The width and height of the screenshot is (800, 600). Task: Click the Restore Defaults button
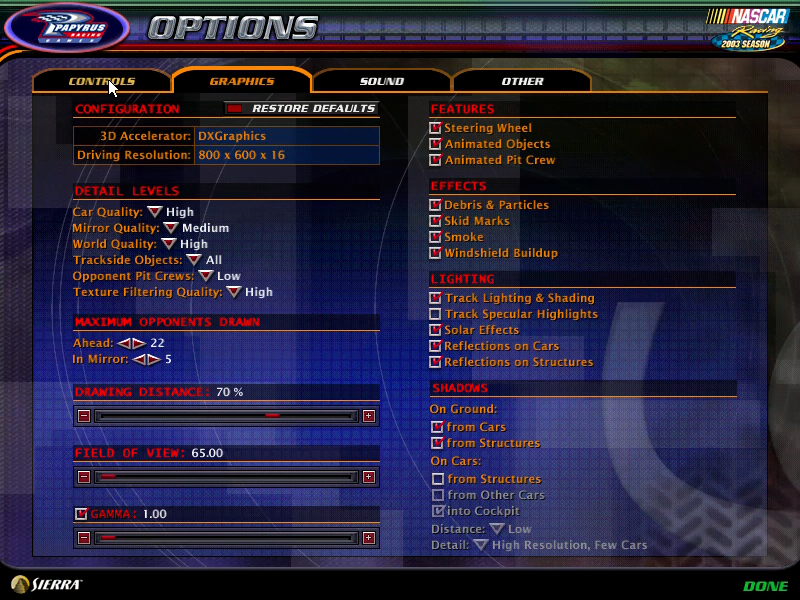point(302,108)
